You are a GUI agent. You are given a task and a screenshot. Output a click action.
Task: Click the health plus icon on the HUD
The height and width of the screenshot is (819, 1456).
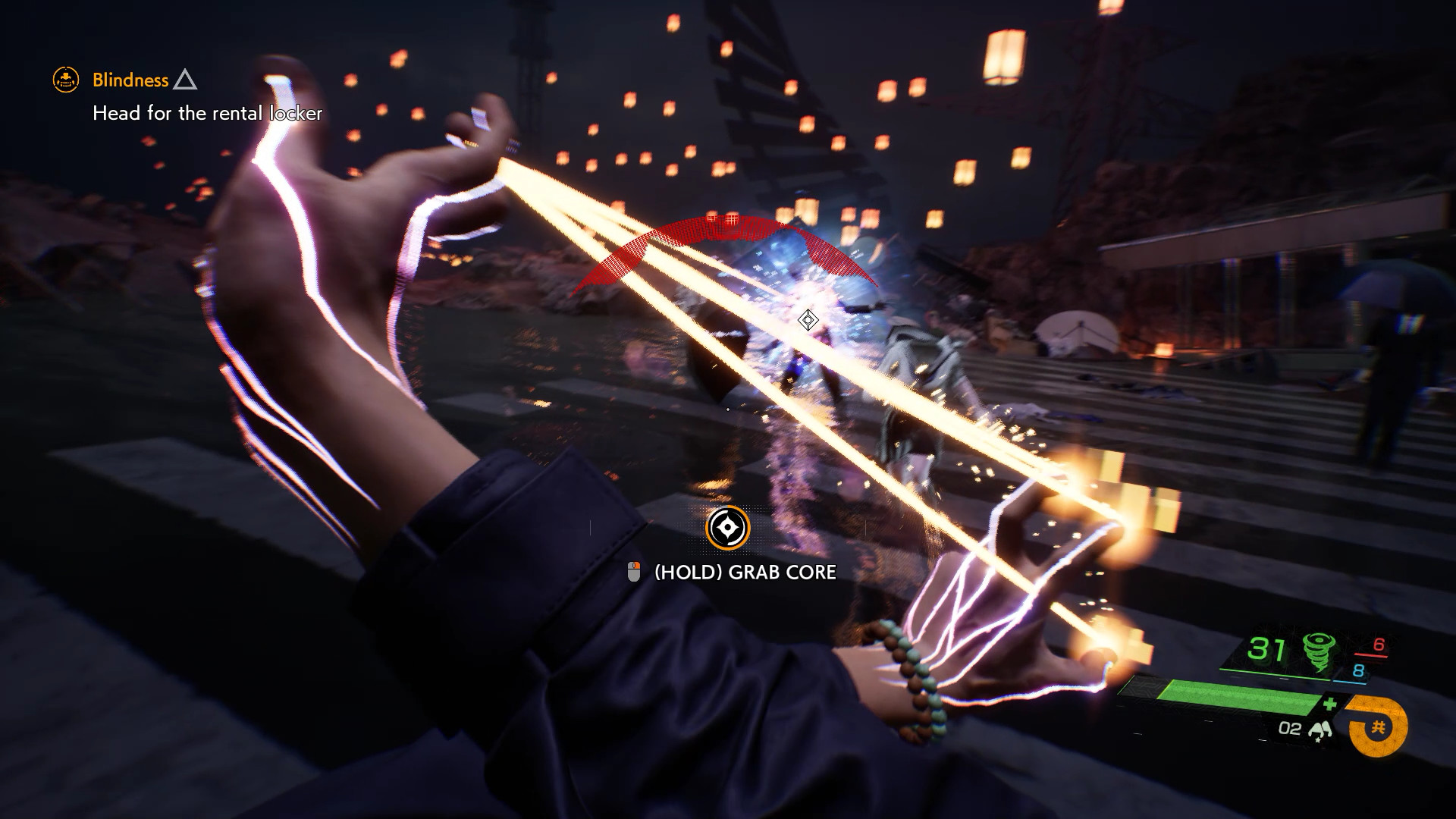click(1329, 705)
